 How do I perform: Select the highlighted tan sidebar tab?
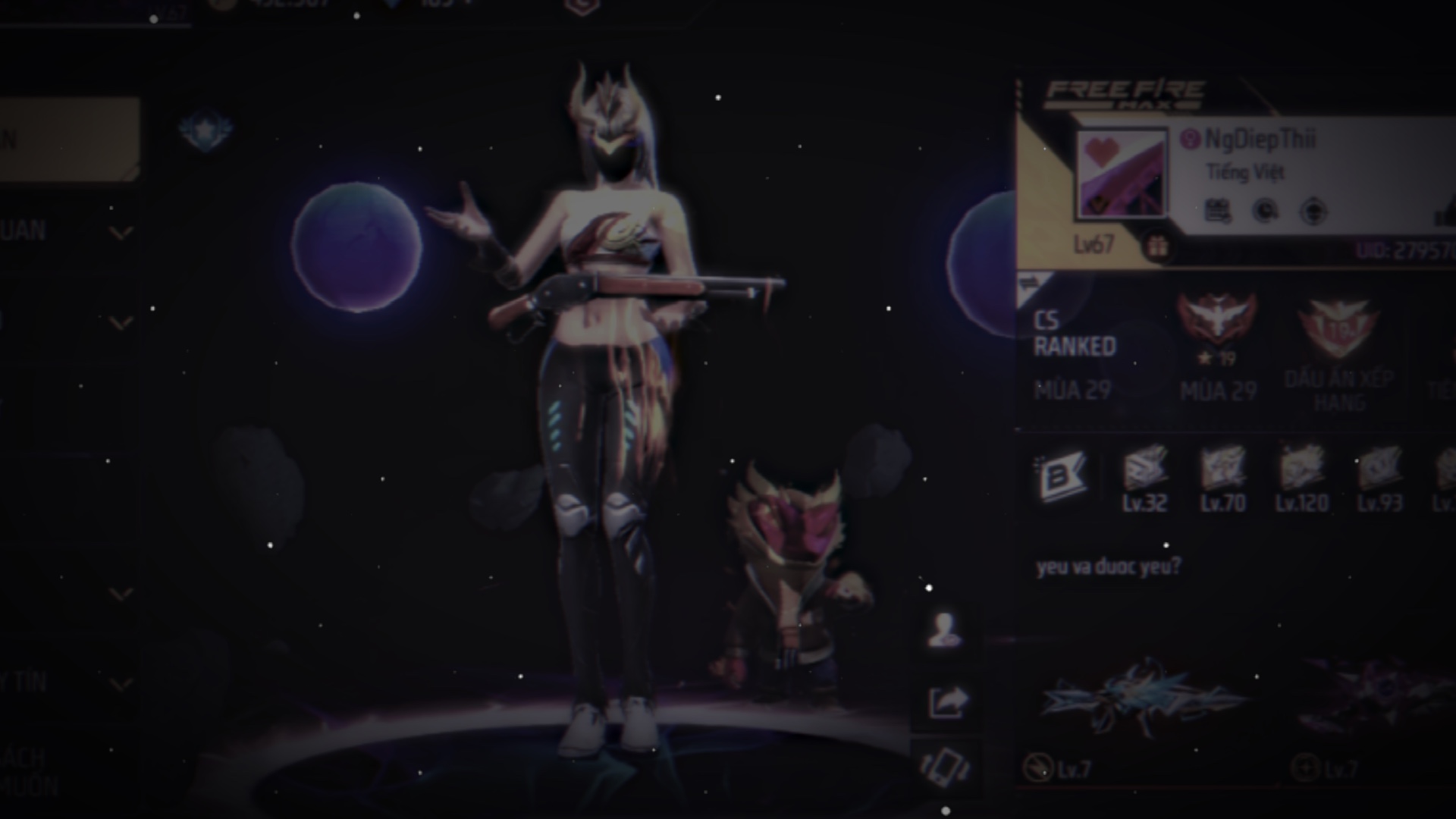click(x=68, y=140)
